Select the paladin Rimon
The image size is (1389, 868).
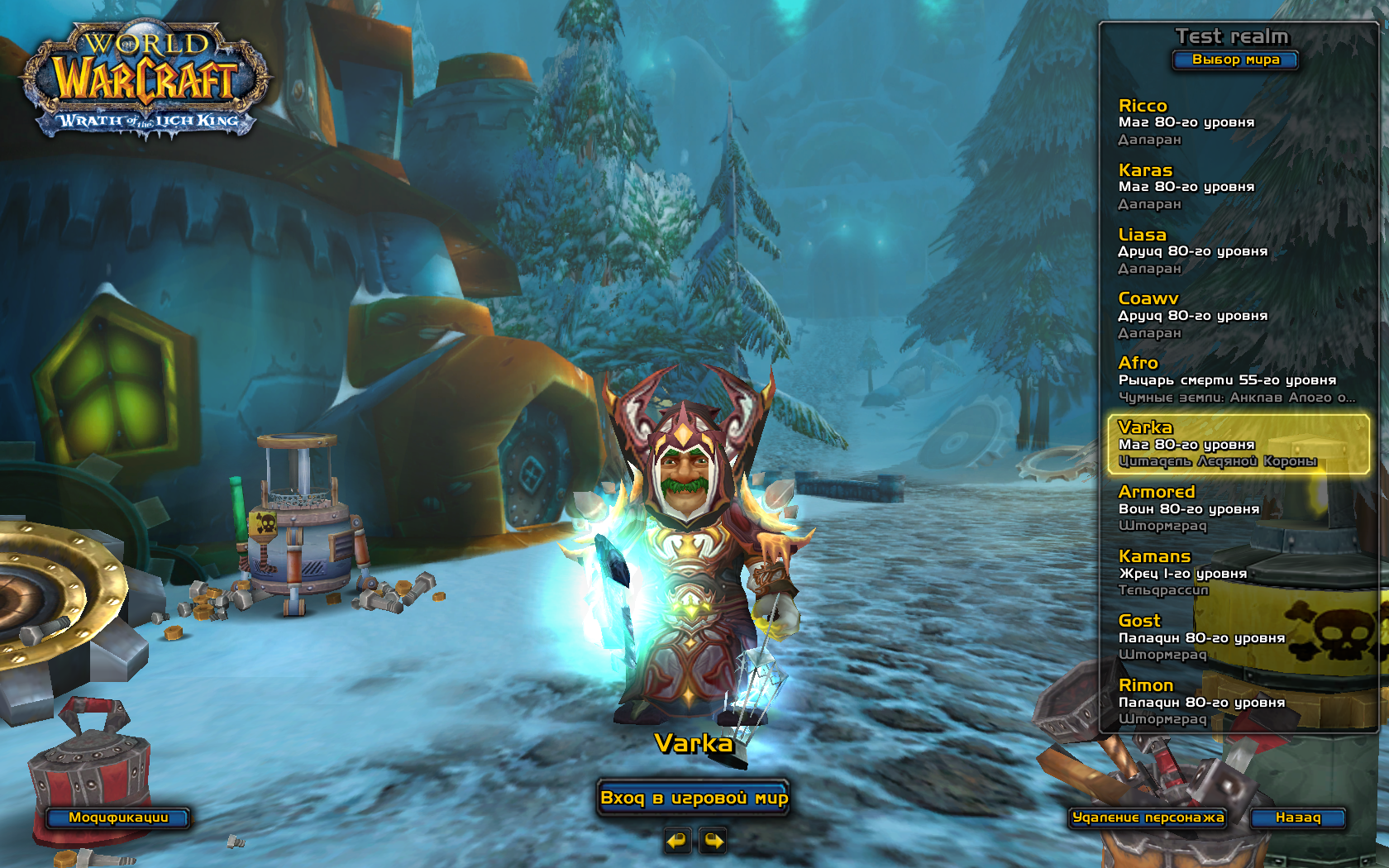[x=1238, y=703]
